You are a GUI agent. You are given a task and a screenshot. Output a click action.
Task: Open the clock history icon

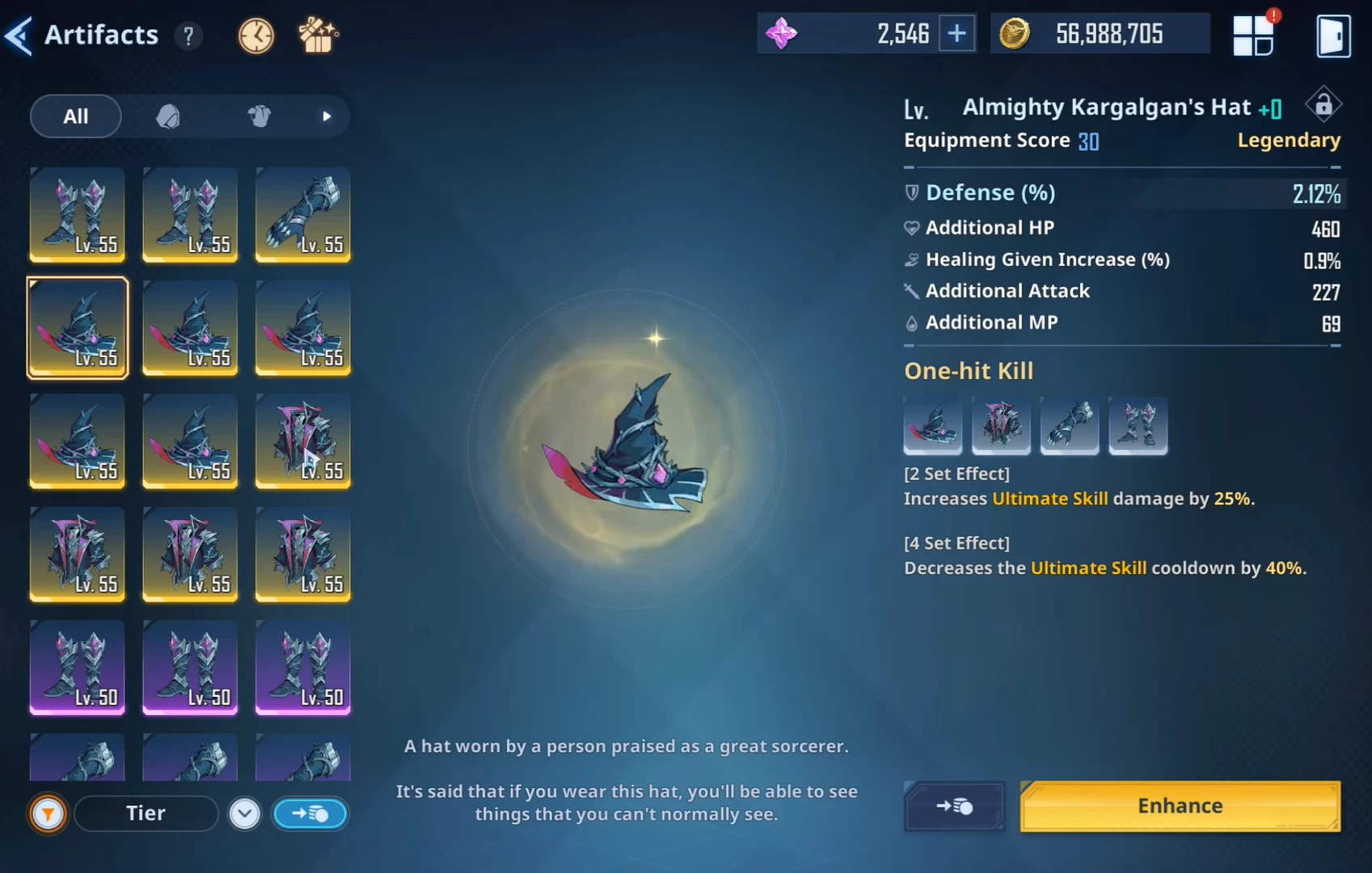click(x=255, y=36)
